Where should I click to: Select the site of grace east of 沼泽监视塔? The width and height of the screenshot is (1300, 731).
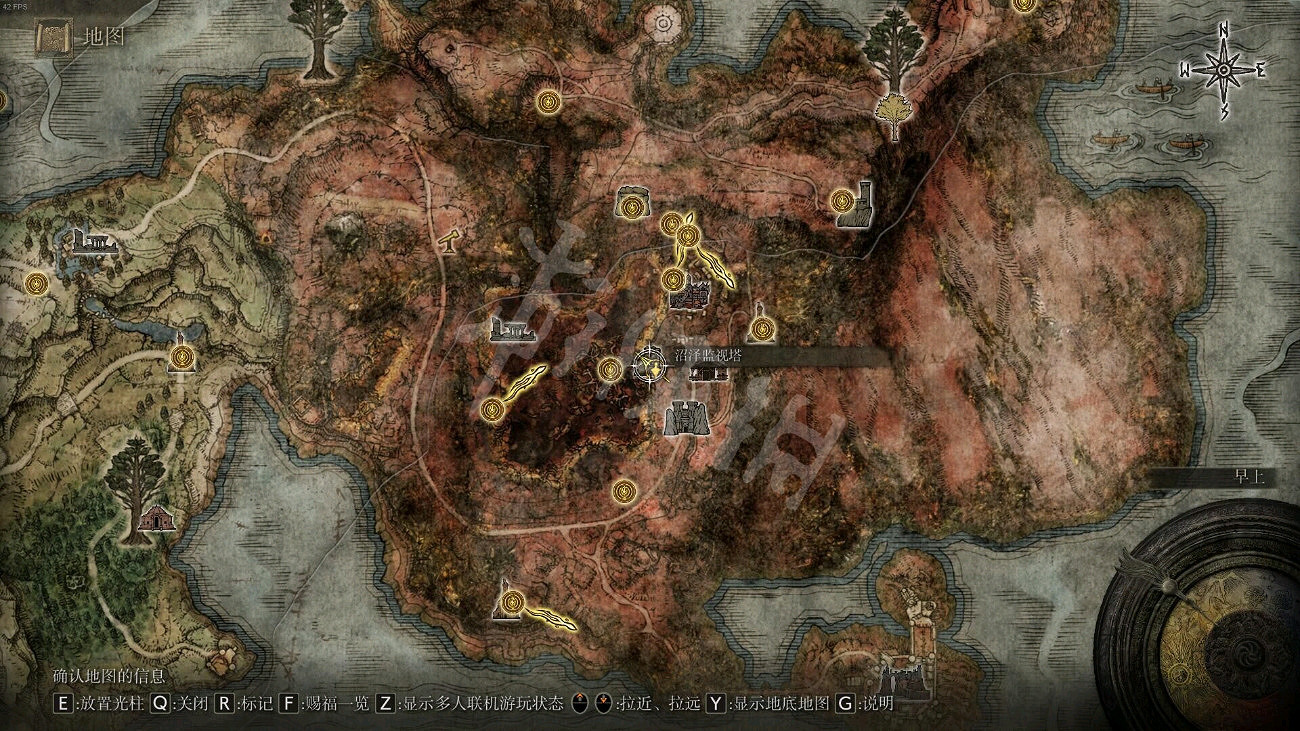point(763,328)
